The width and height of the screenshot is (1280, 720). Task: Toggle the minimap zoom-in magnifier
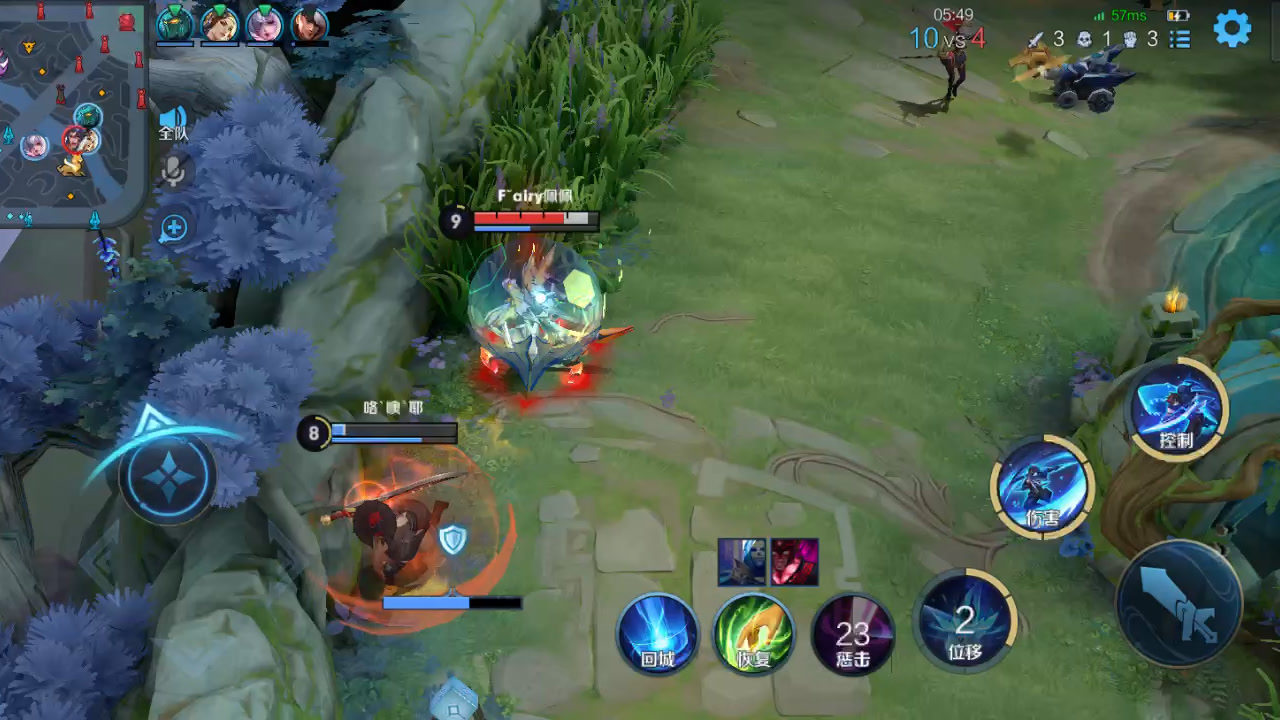pos(171,228)
